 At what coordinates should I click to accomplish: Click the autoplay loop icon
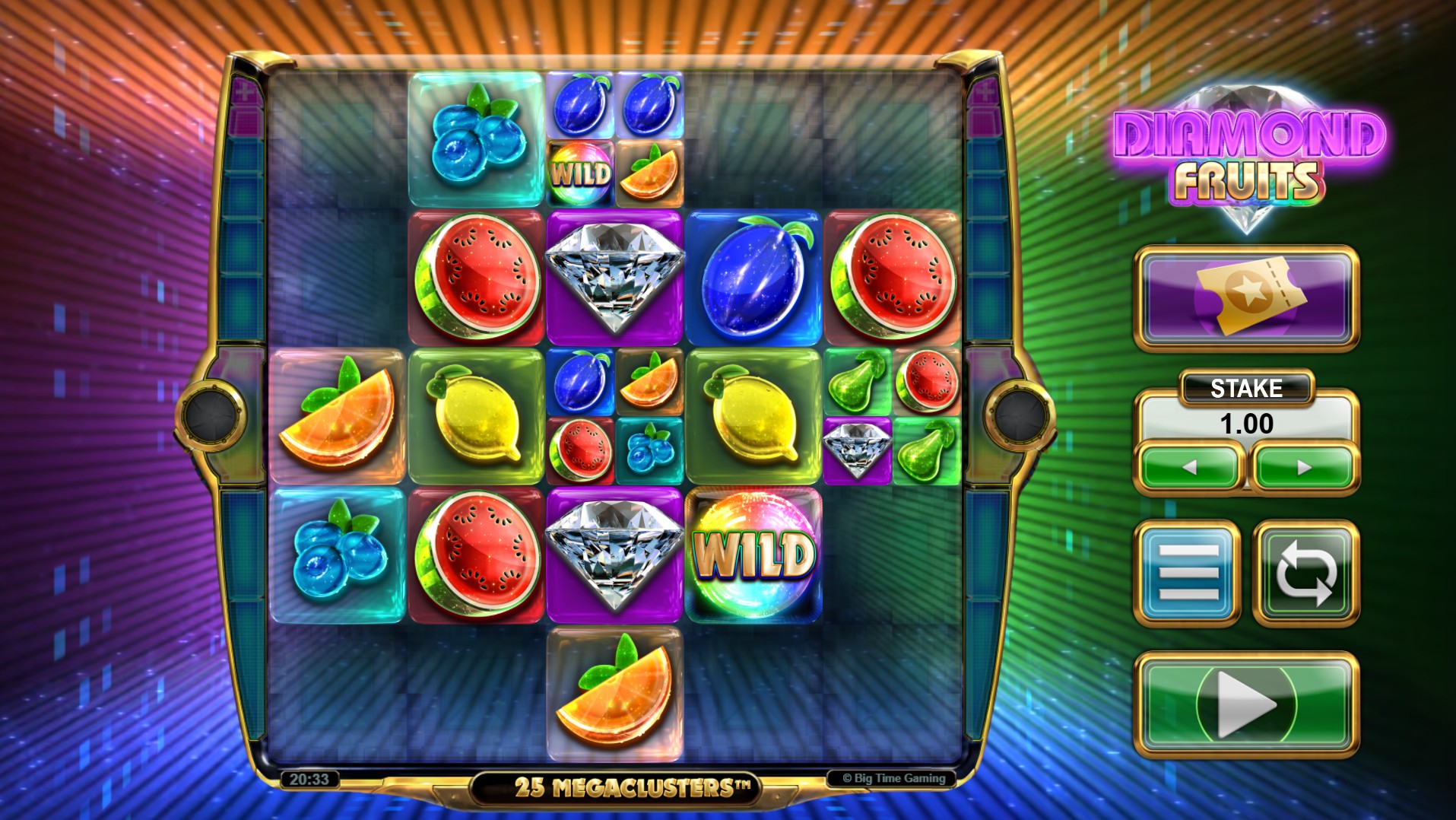pyautogui.click(x=1305, y=570)
